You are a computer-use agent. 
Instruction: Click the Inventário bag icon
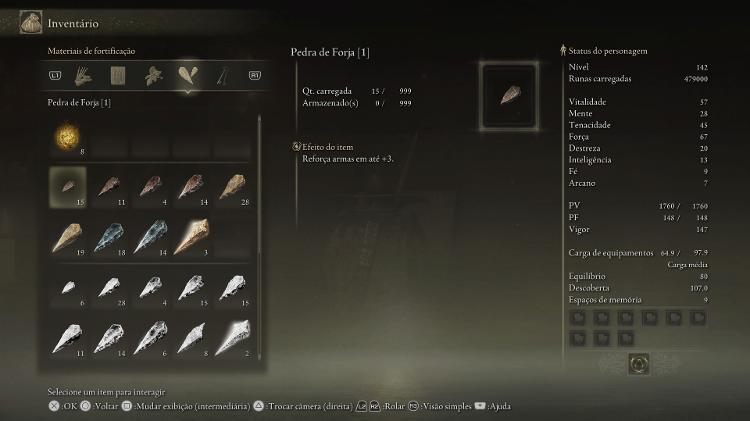click(x=30, y=22)
